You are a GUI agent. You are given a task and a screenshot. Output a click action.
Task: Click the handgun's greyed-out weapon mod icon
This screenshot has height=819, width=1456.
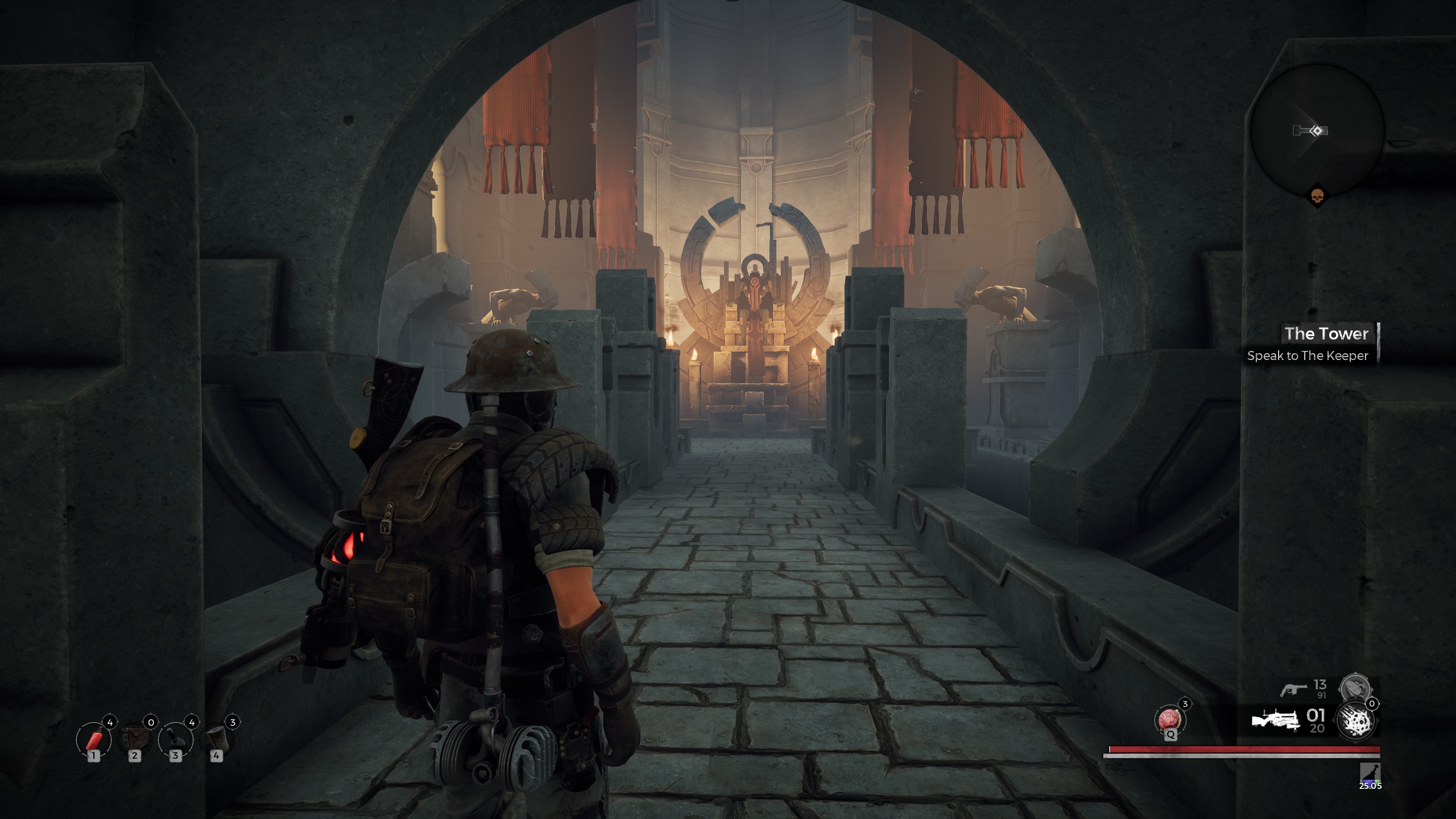1355,689
